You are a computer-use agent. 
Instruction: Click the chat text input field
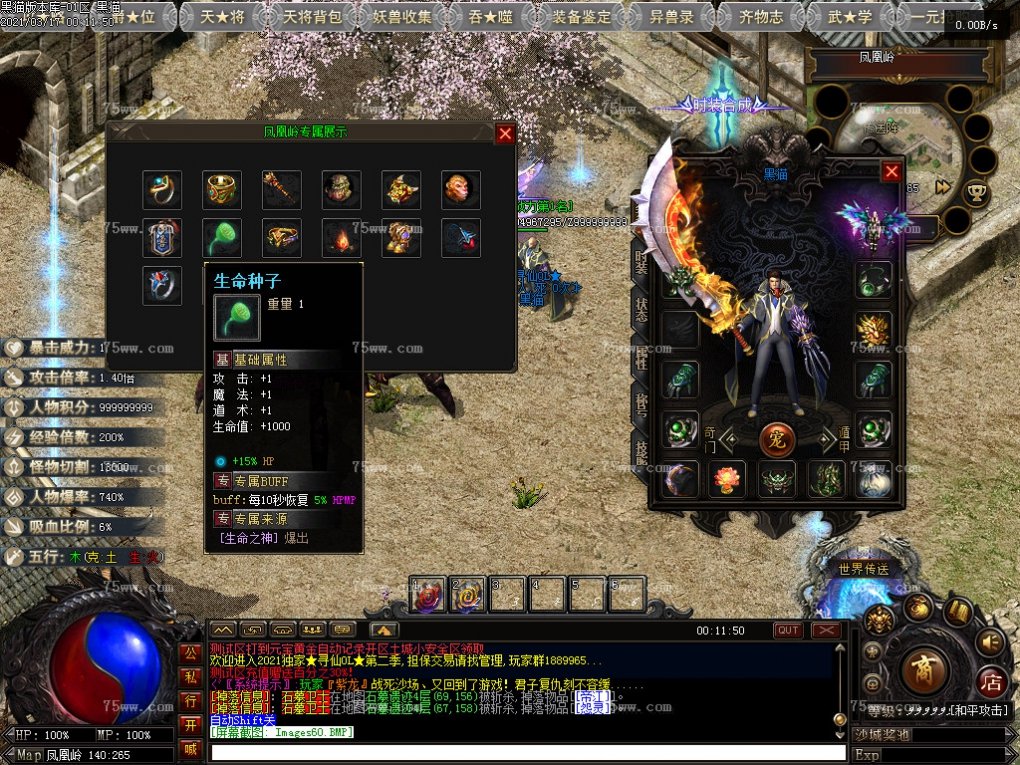click(x=528, y=753)
